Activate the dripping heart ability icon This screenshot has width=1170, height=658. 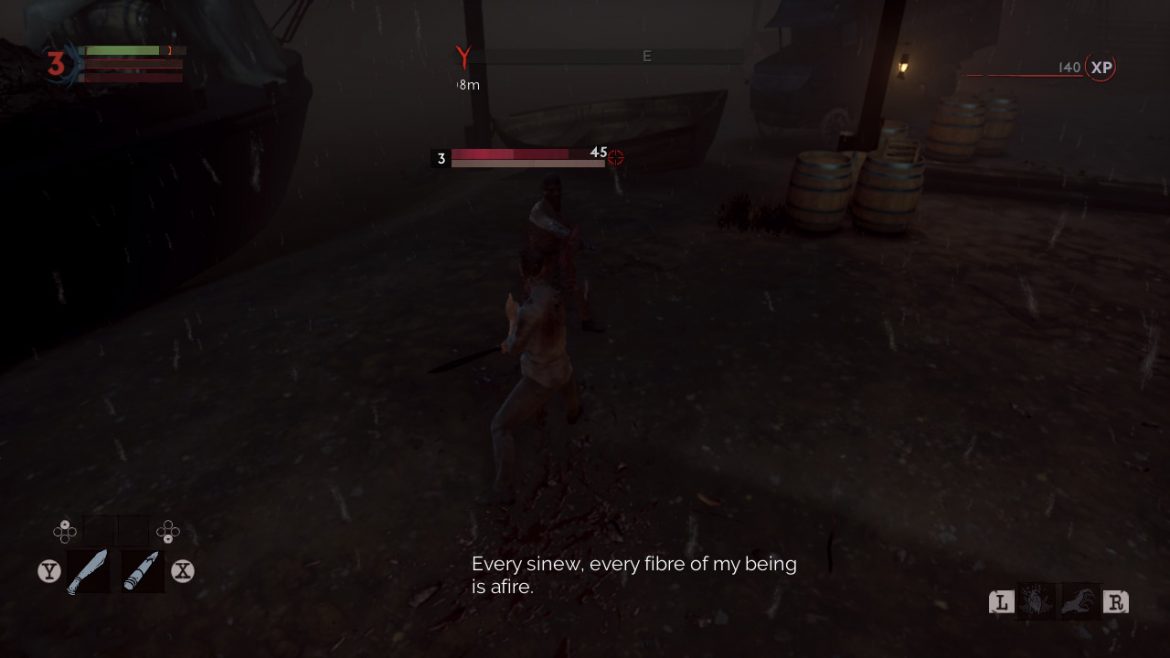click(x=1036, y=602)
